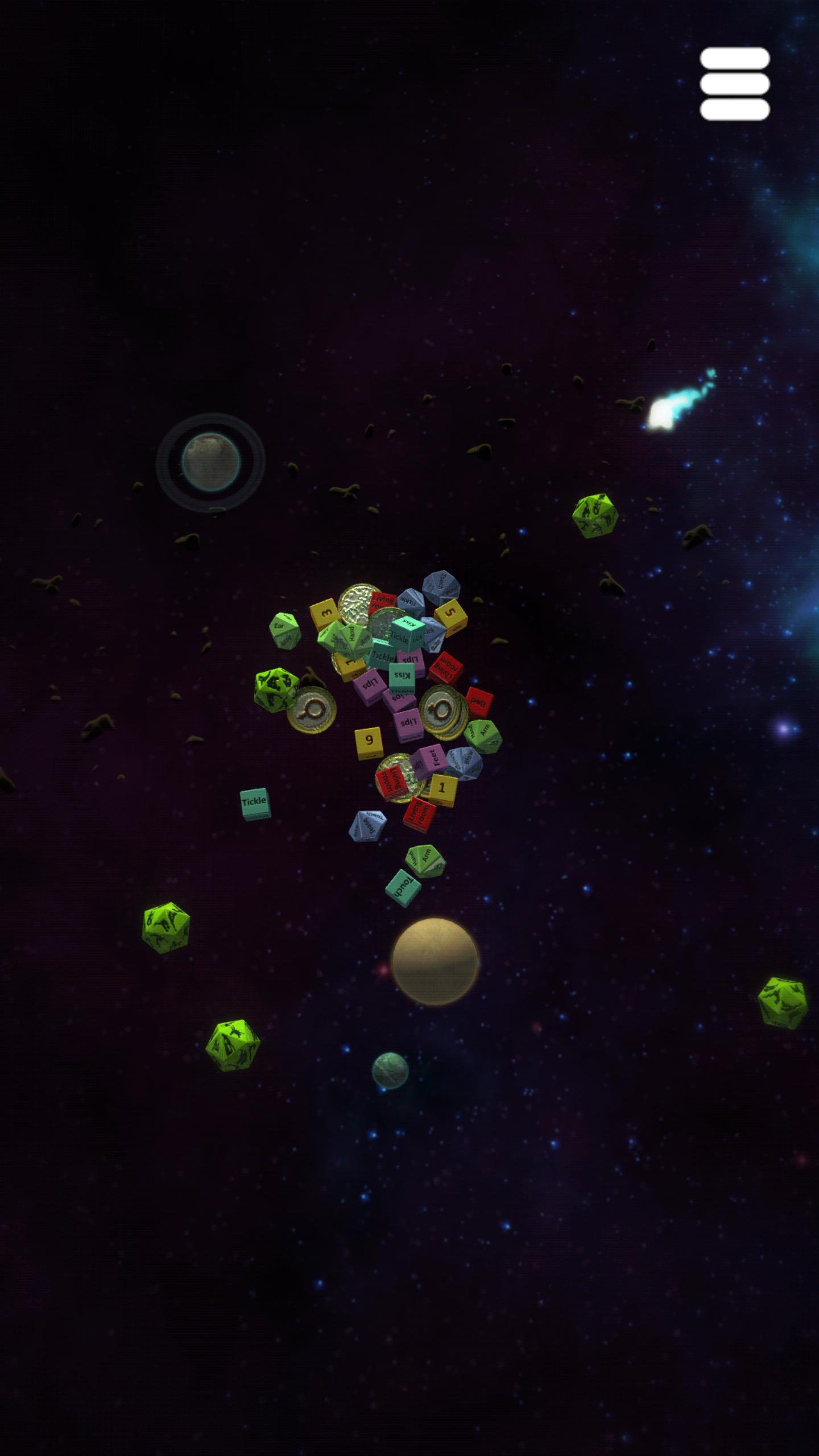This screenshot has width=819, height=1456.
Task: Tap the yellow die showing "5"
Action: pyautogui.click(x=450, y=612)
